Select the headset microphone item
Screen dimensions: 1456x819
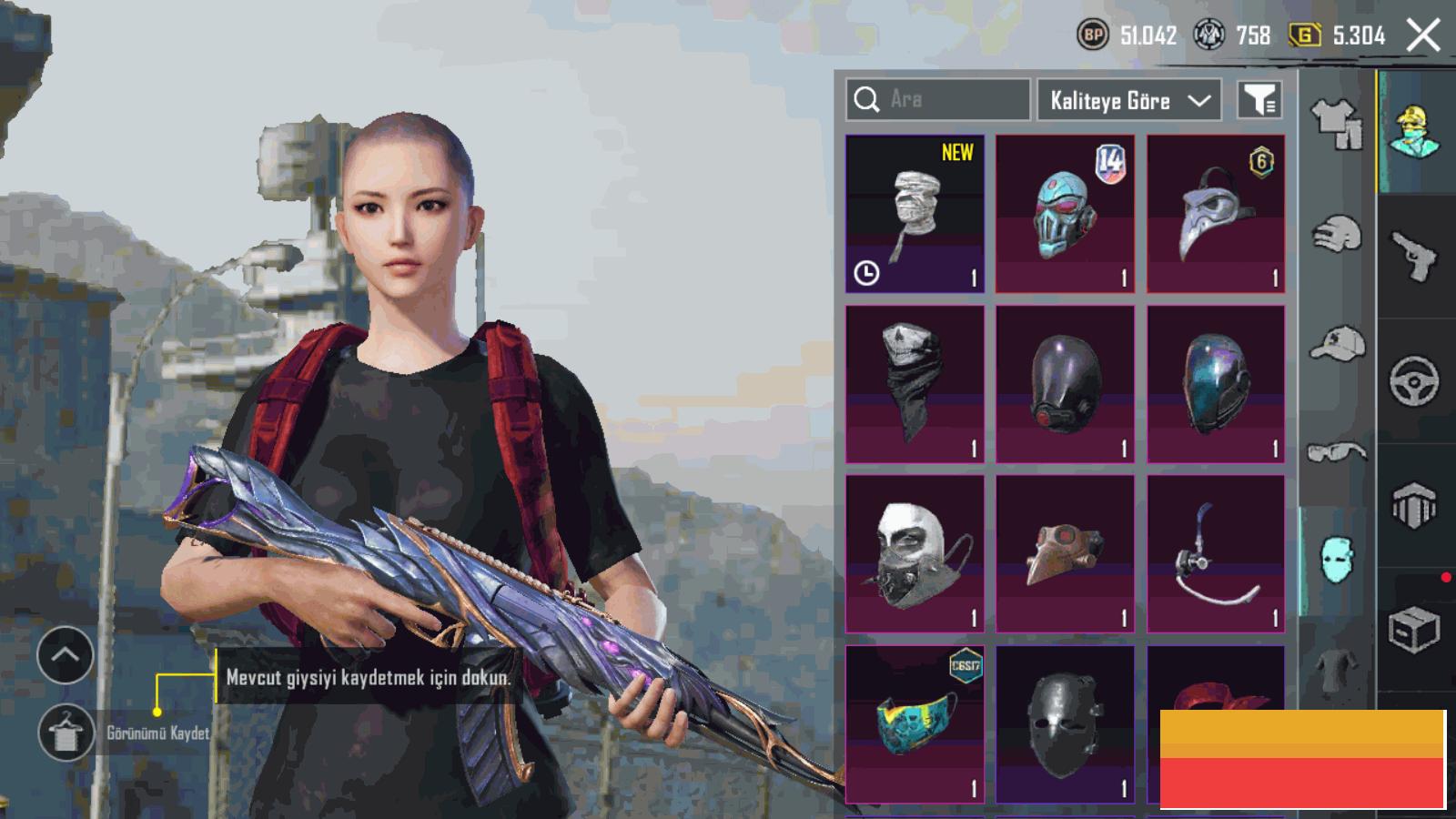pyautogui.click(x=1216, y=553)
